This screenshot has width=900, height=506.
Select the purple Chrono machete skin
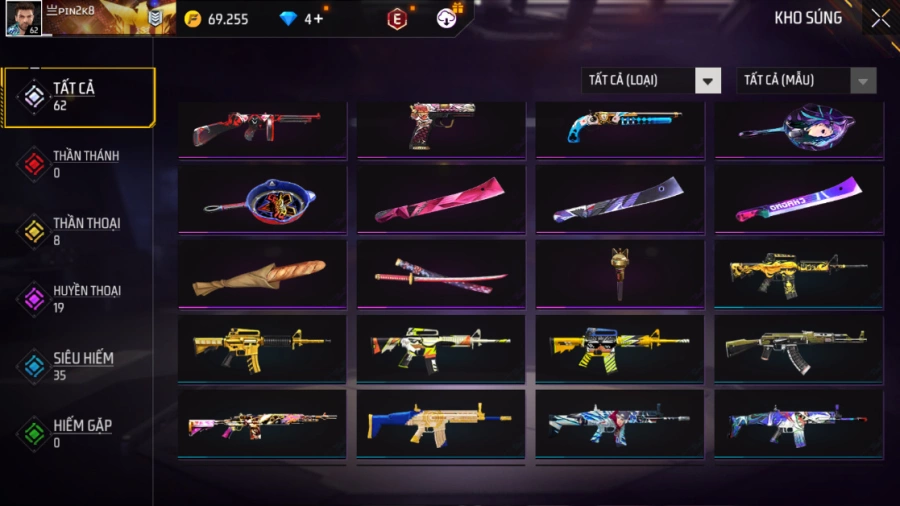pos(798,200)
